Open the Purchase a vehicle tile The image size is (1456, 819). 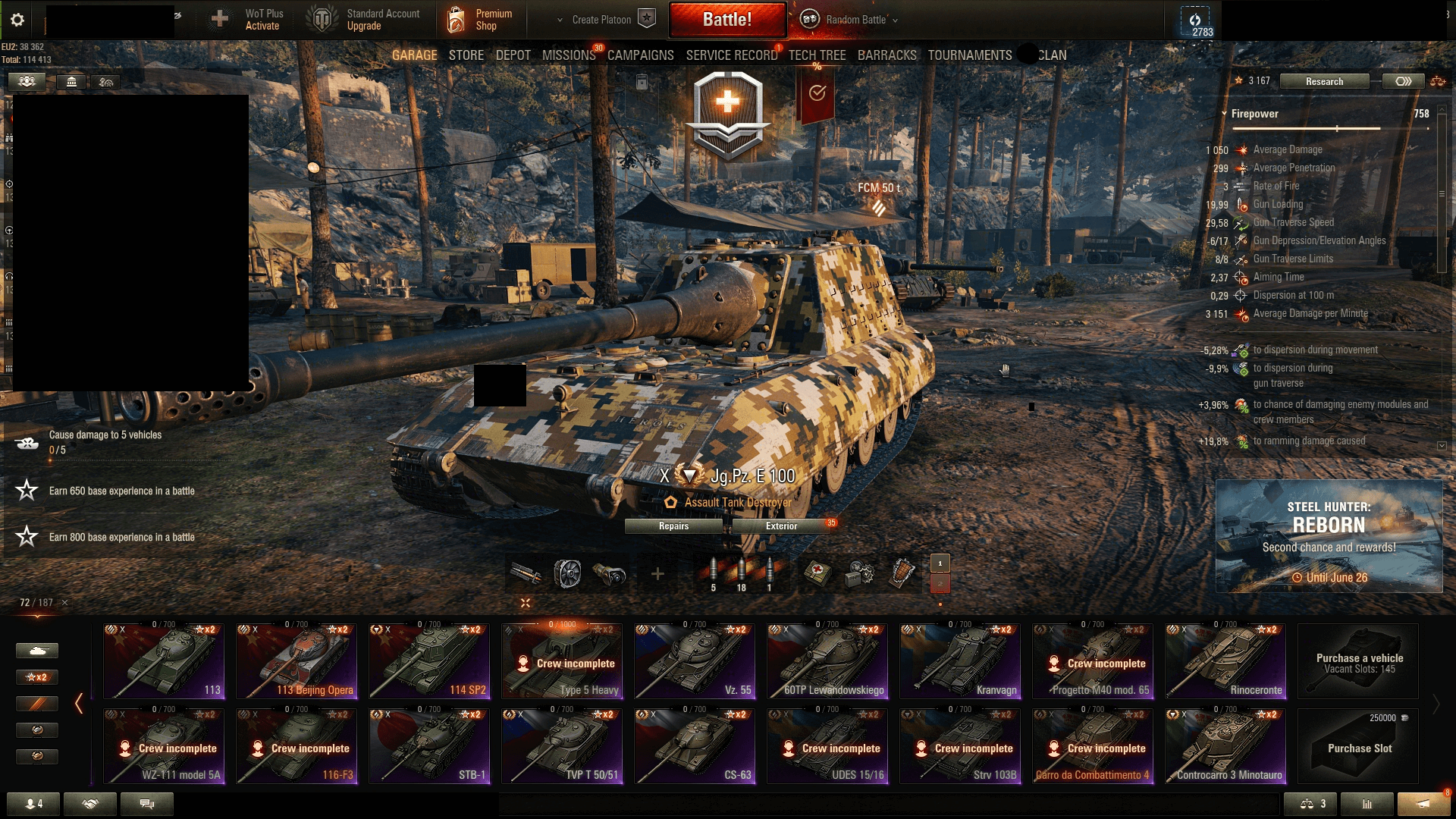(1359, 662)
